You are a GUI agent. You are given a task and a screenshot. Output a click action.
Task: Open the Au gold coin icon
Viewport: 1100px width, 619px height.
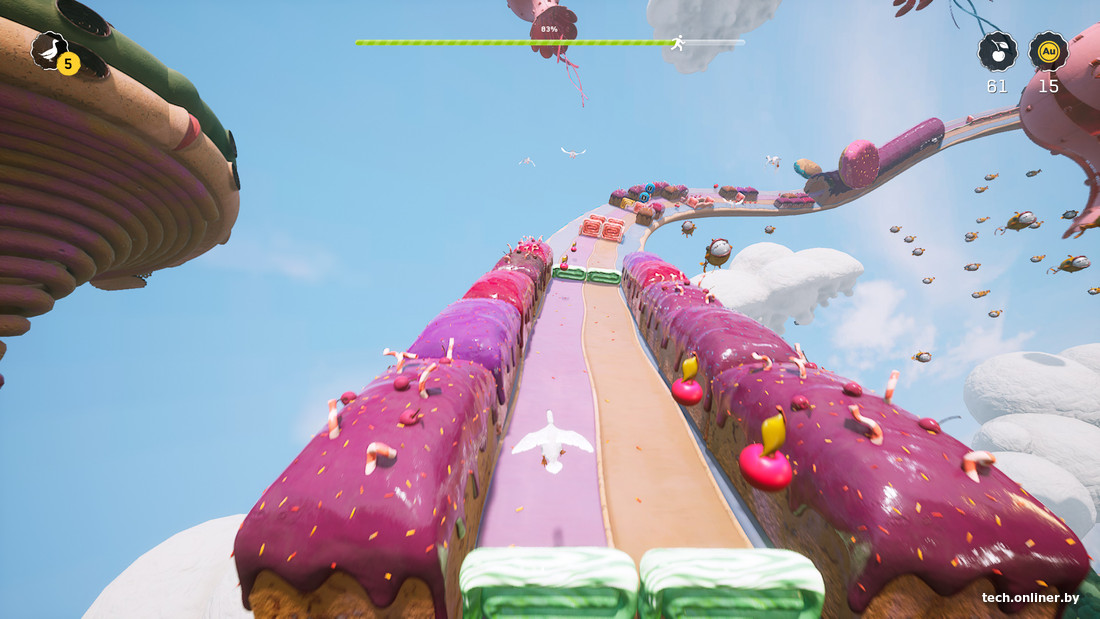1048,51
